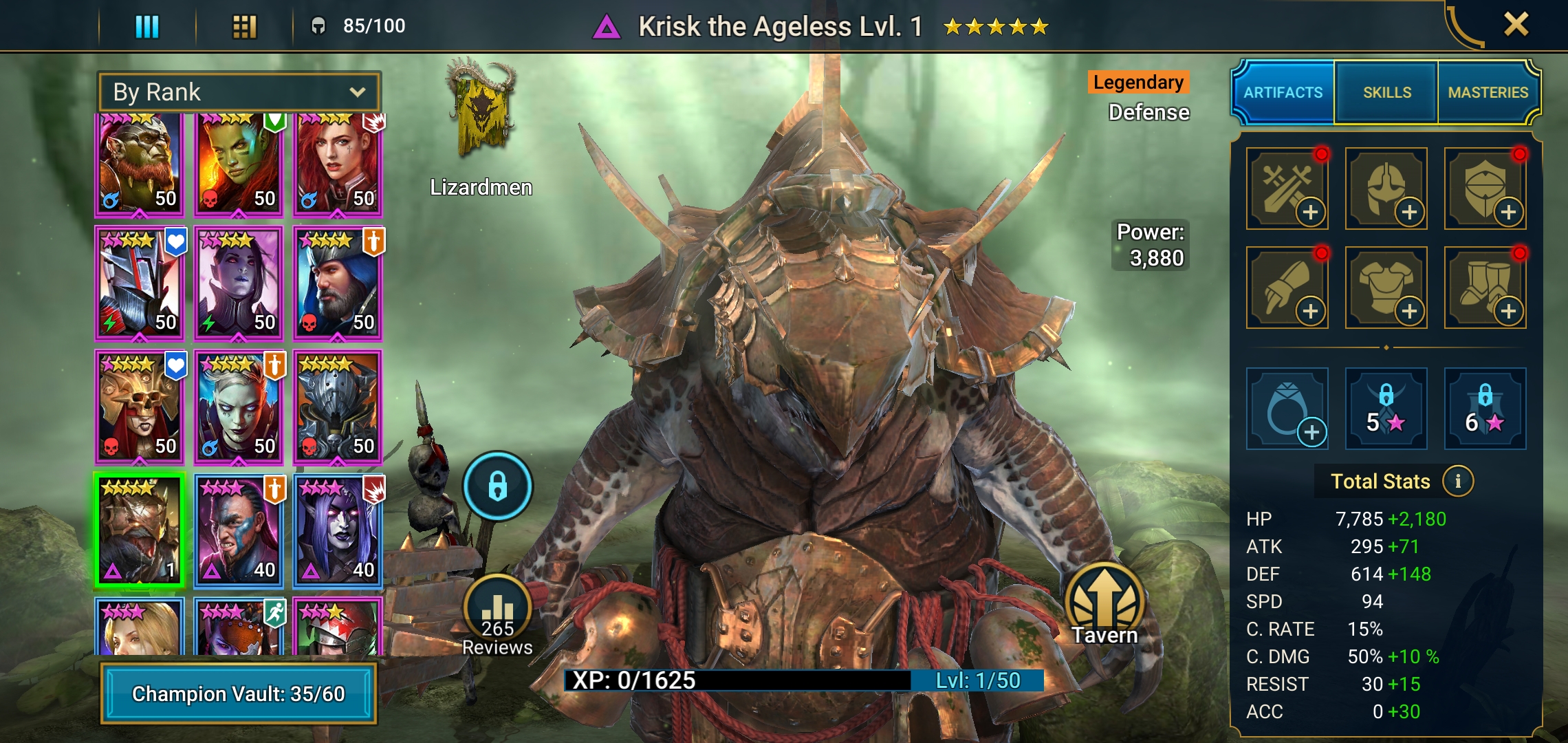Select the level 1 Krisk champion portrait
Viewport: 1568px width, 743px height.
pos(140,530)
